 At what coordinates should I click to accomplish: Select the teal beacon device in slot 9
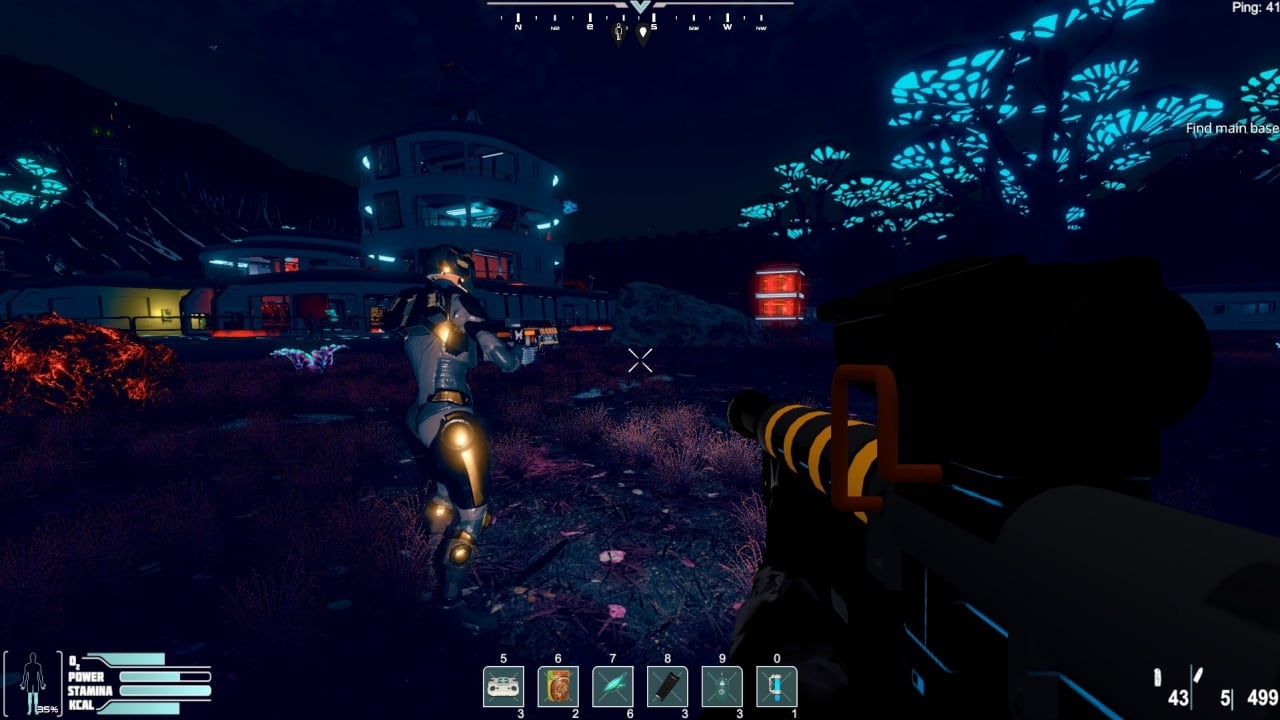pos(721,687)
